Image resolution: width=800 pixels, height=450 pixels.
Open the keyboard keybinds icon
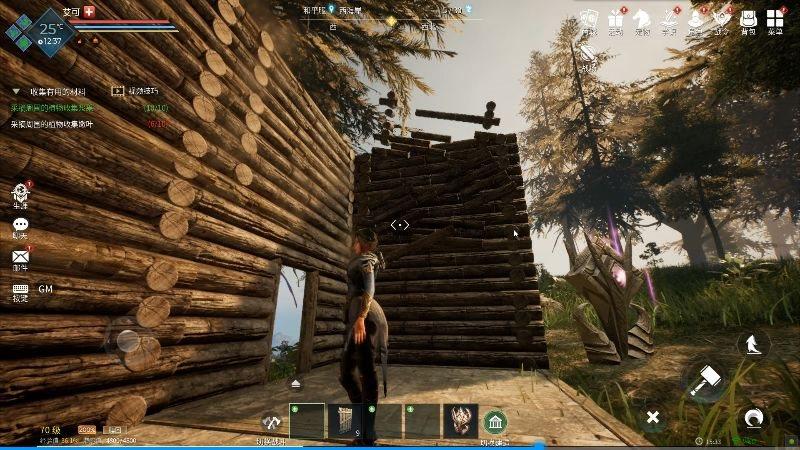(20, 289)
